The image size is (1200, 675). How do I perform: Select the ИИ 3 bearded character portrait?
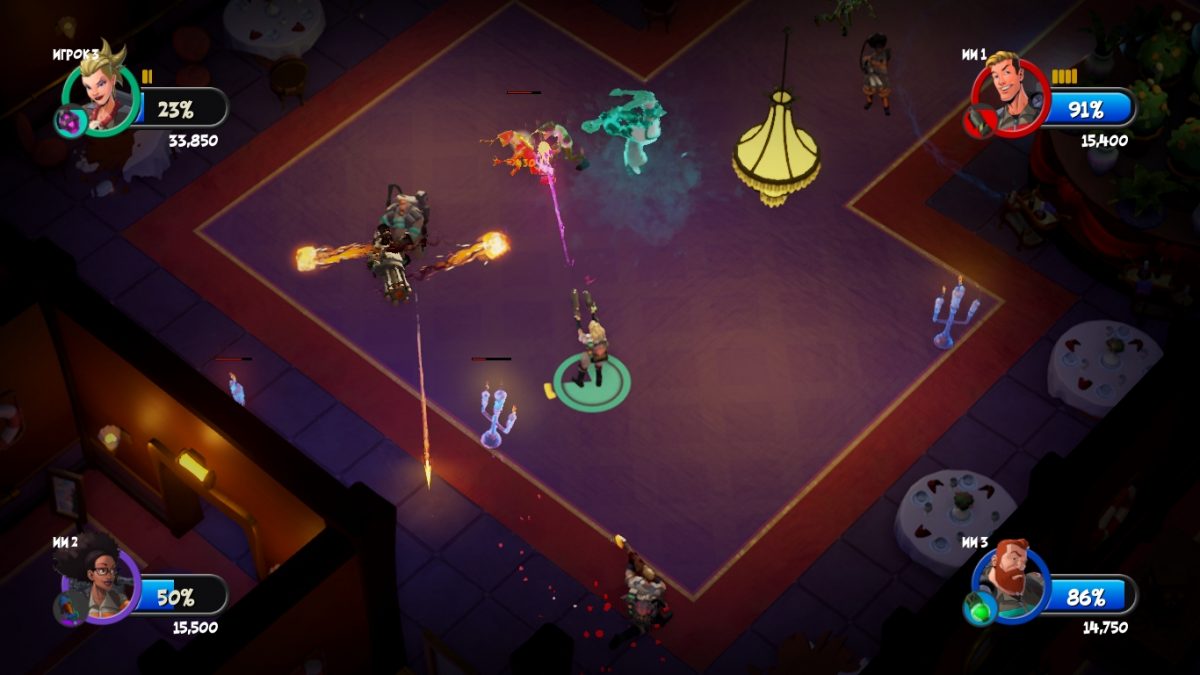[1010, 582]
